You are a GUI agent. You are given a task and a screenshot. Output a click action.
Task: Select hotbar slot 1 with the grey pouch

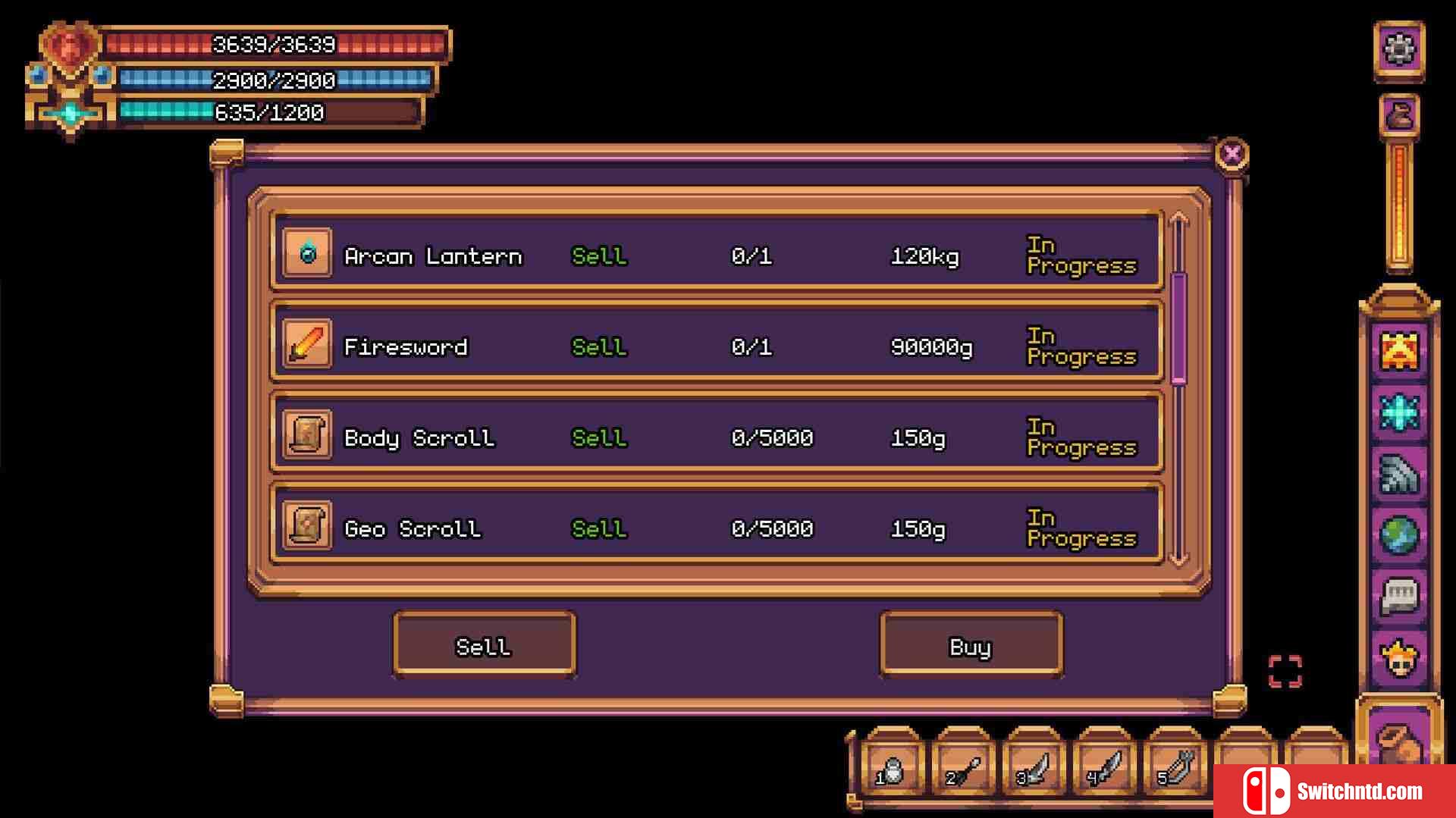click(x=893, y=769)
